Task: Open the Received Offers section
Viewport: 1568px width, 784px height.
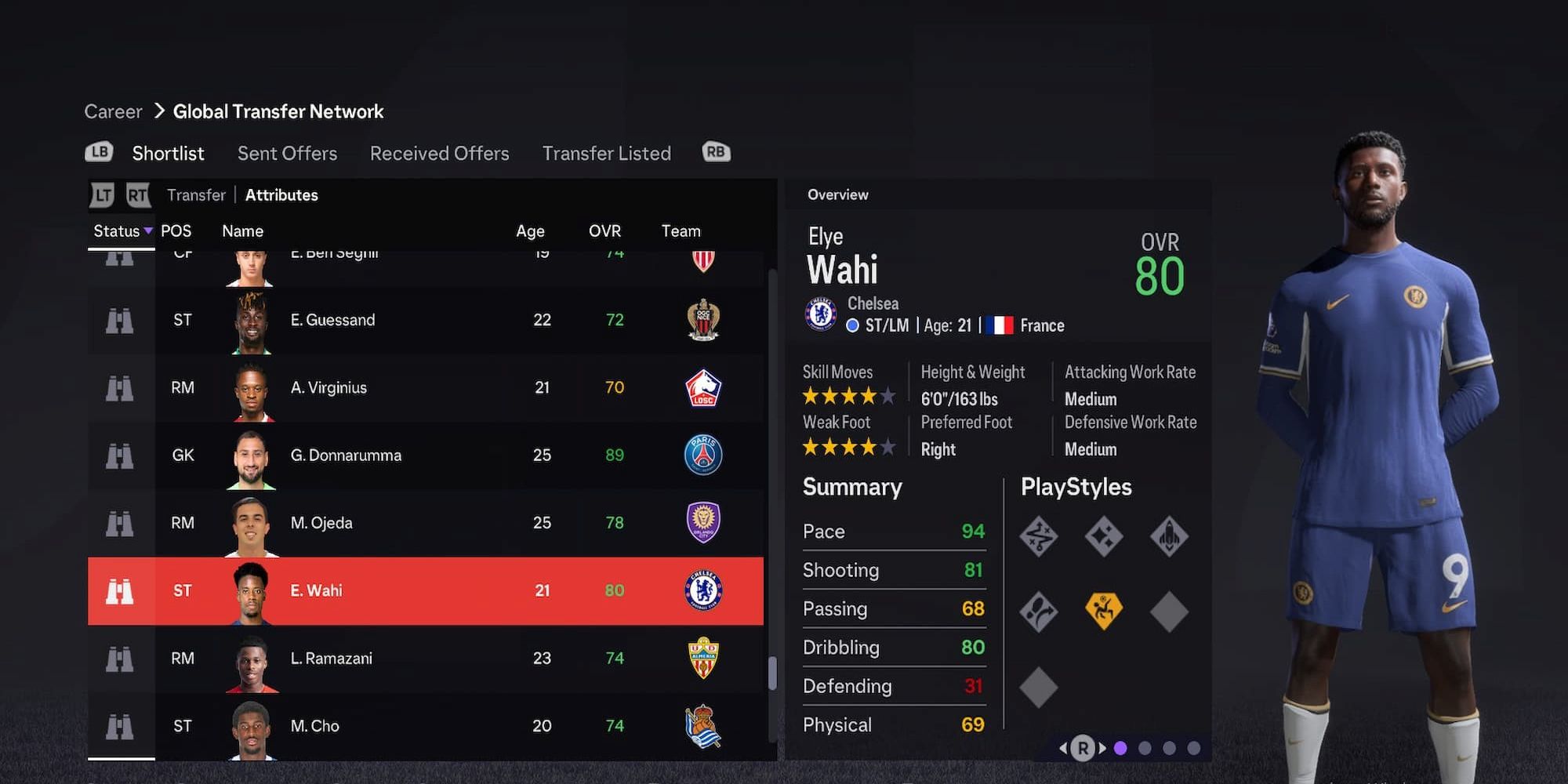Action: tap(439, 153)
